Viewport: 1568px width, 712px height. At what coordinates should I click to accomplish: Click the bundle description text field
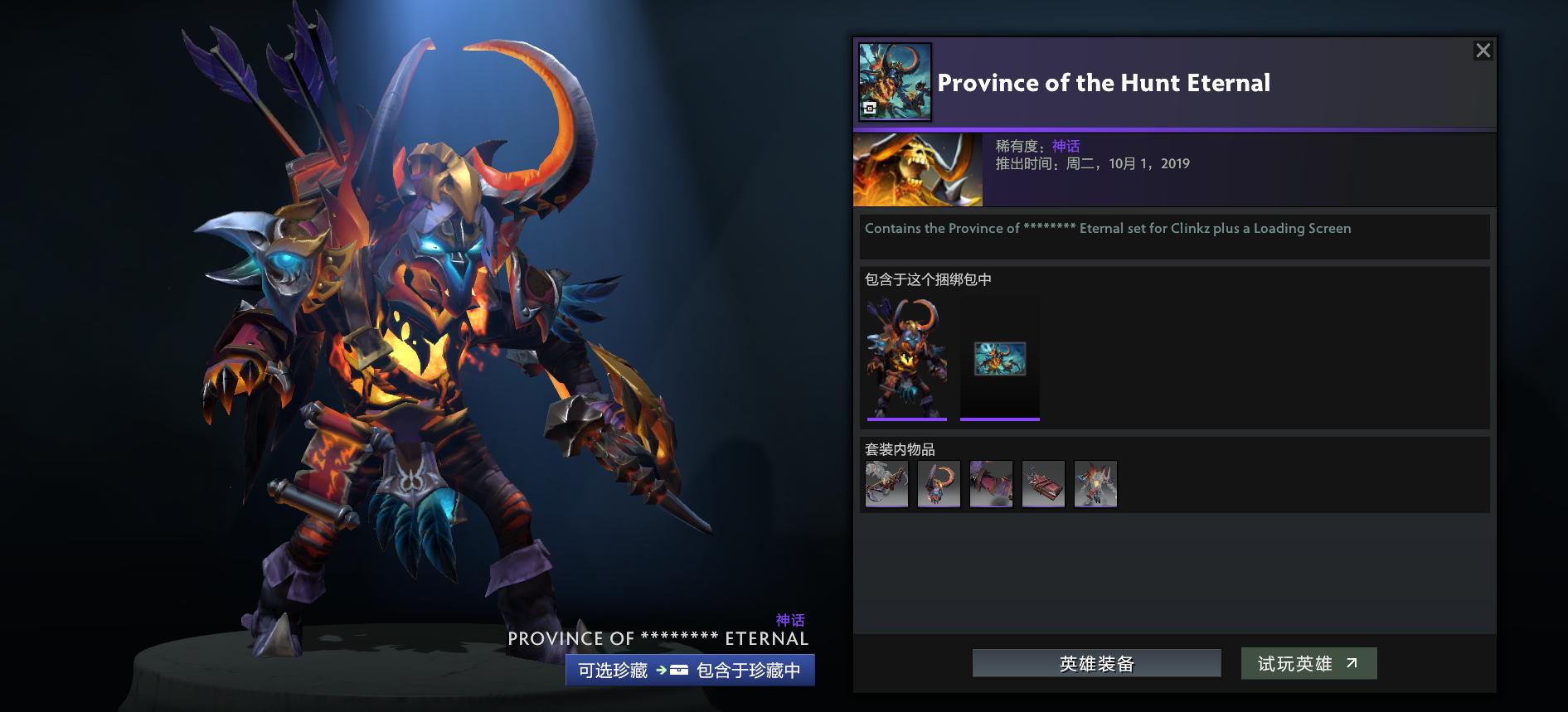pos(1173,236)
